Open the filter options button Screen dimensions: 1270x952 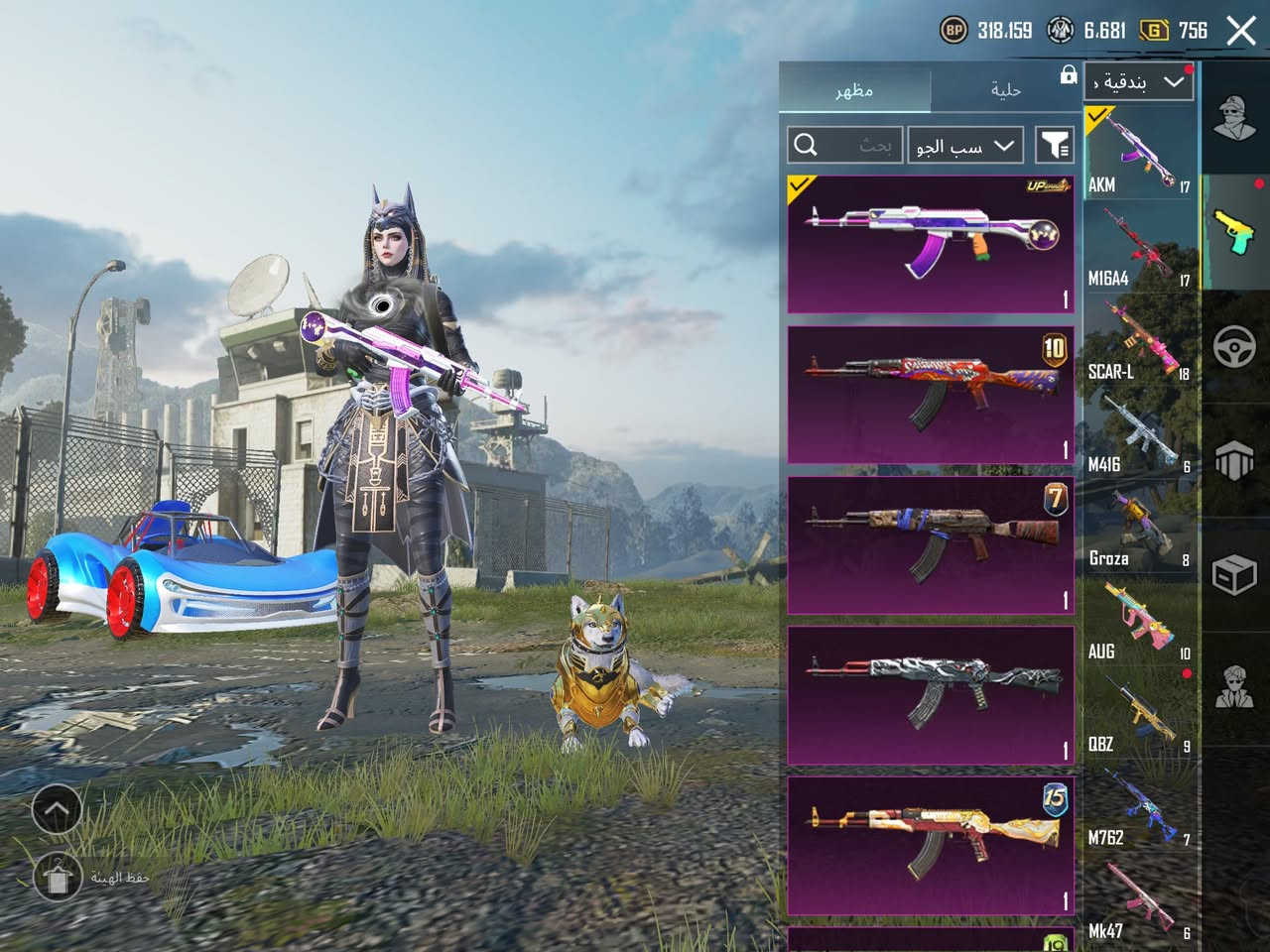tap(1055, 146)
